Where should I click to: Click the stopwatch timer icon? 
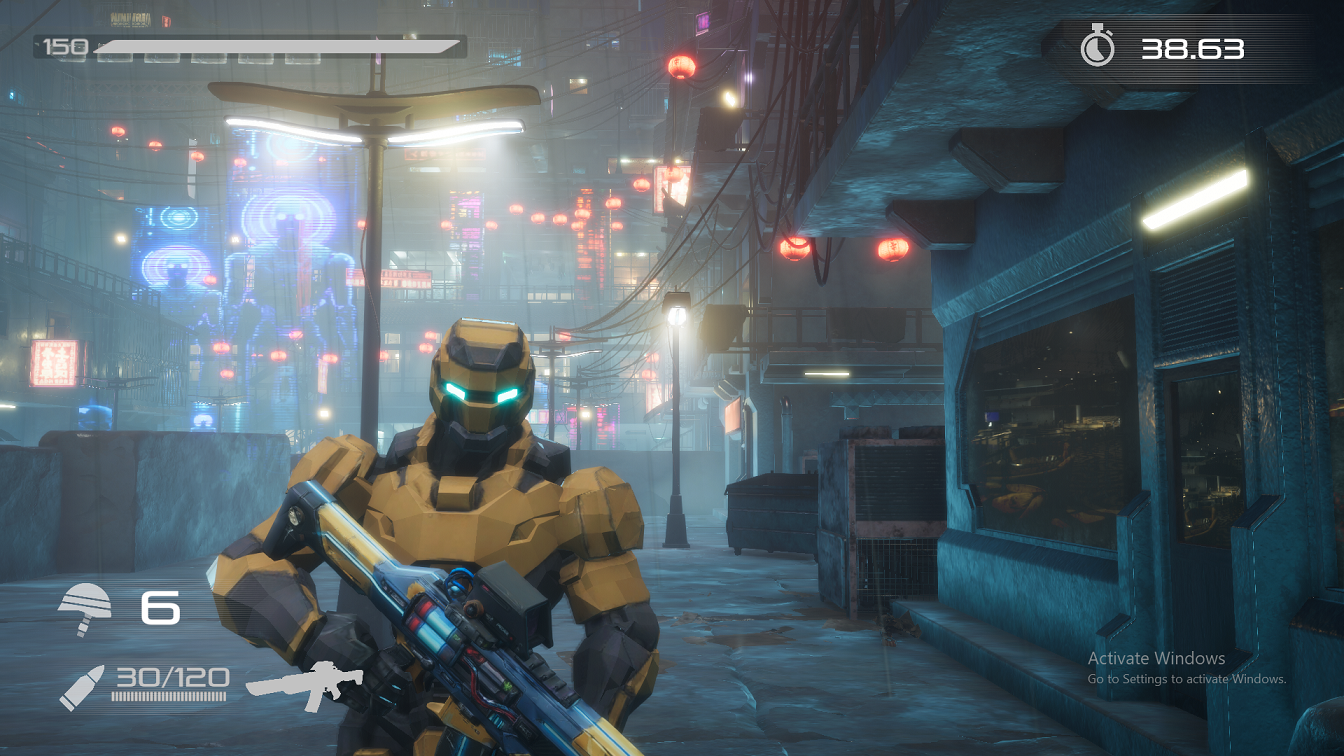[1097, 48]
